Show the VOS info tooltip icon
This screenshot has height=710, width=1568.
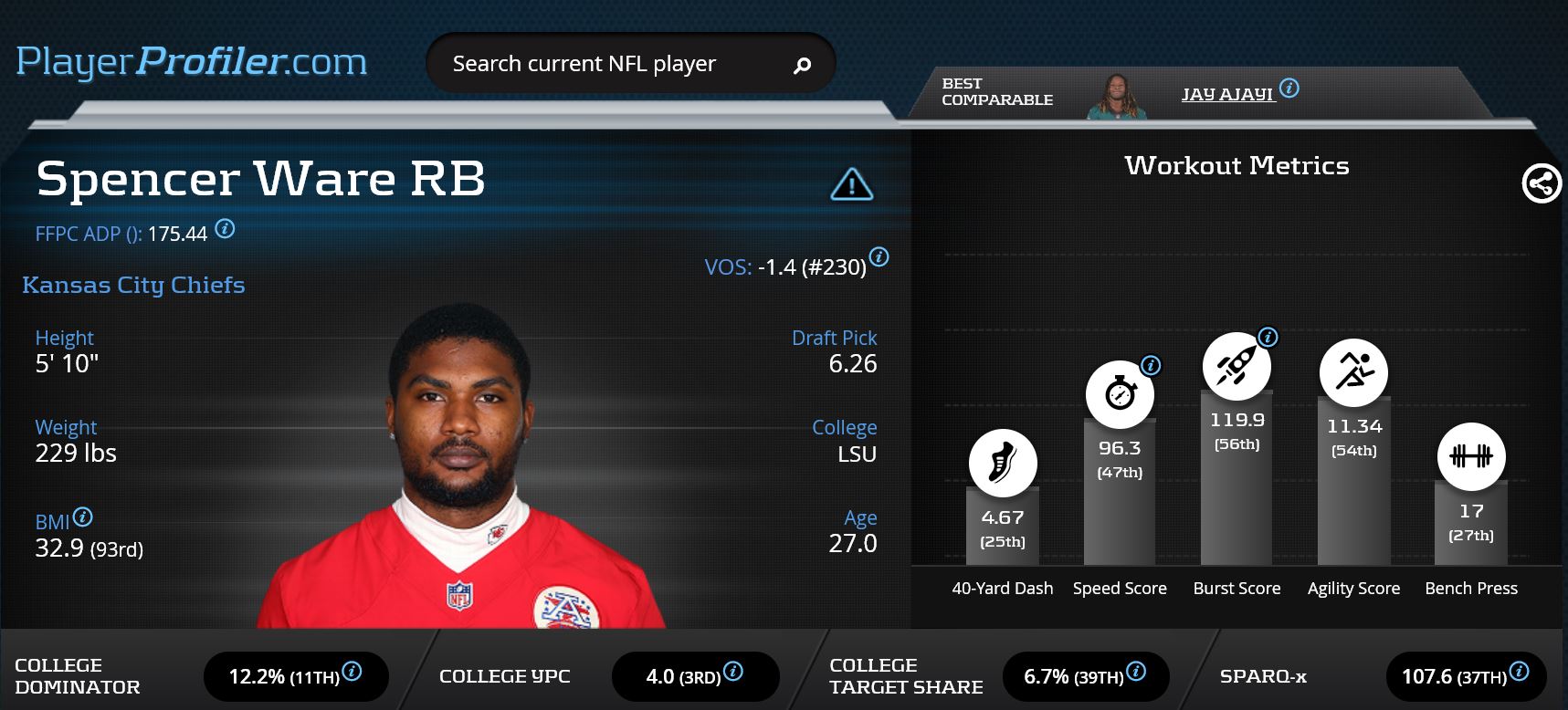click(x=879, y=257)
